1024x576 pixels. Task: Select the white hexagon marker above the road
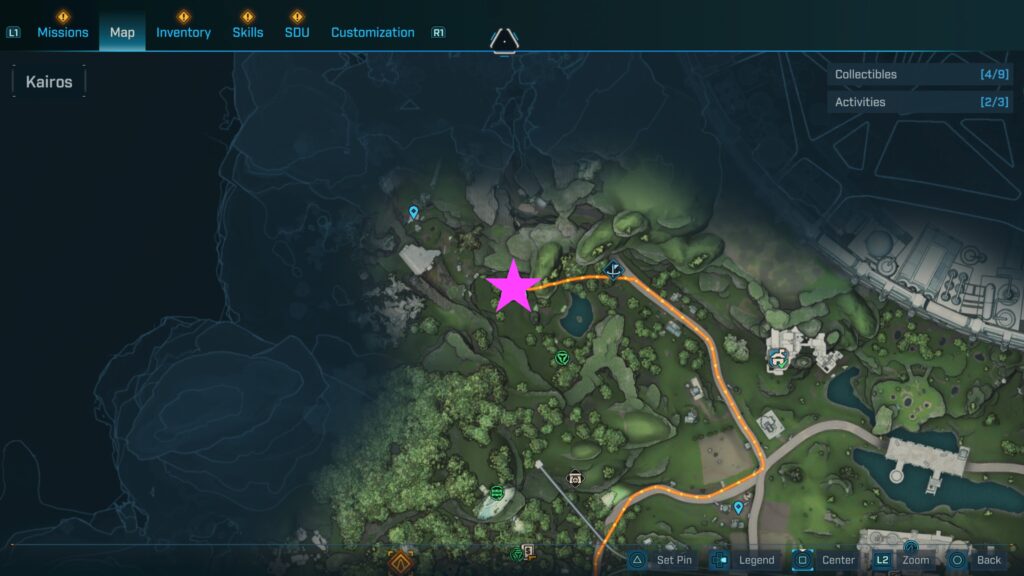[x=575, y=477]
